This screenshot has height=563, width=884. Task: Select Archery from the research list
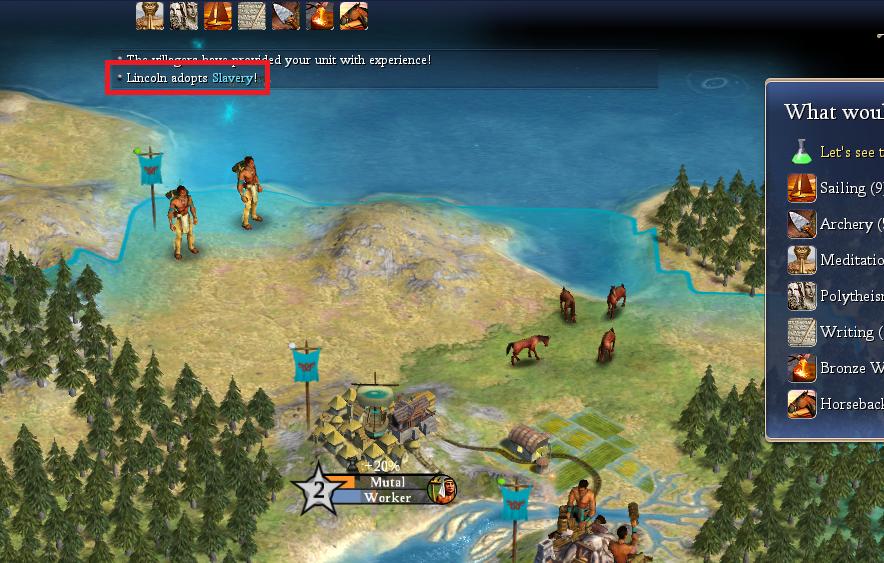tap(845, 224)
